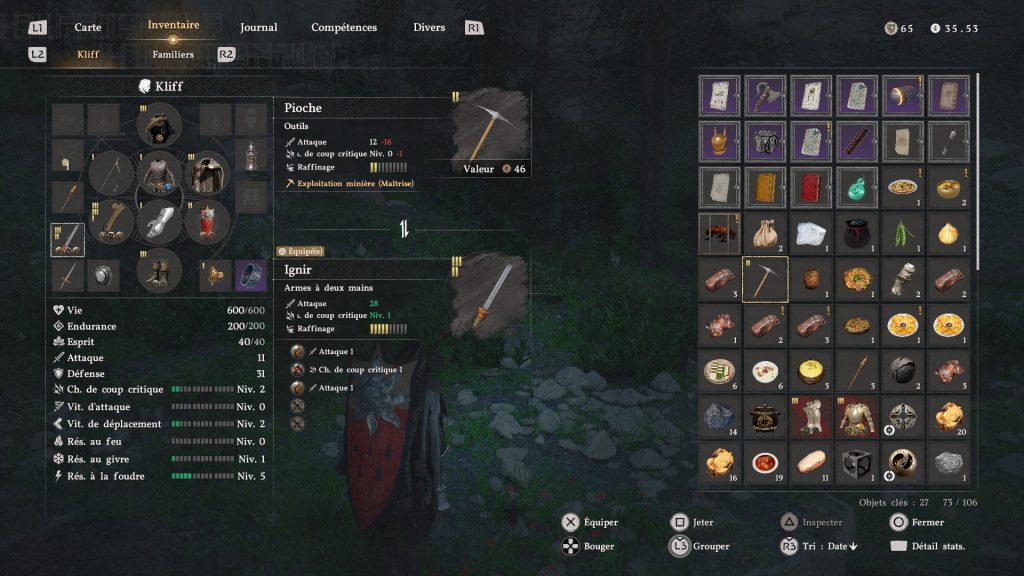Viewport: 1024px width, 576px height.
Task: Switch to the Journal tab
Action: (x=259, y=27)
